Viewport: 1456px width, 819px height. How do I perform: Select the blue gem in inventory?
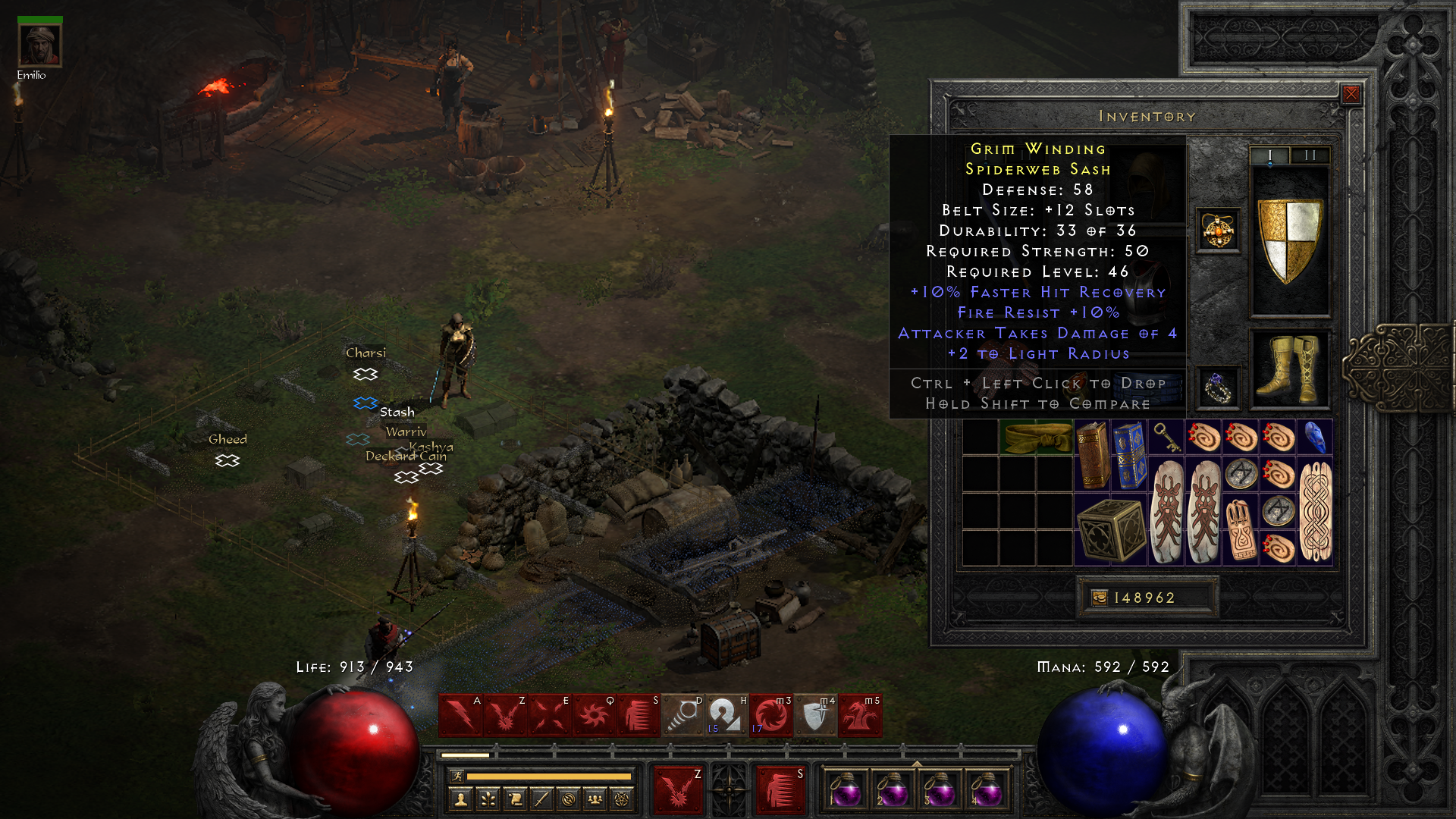tap(1315, 438)
